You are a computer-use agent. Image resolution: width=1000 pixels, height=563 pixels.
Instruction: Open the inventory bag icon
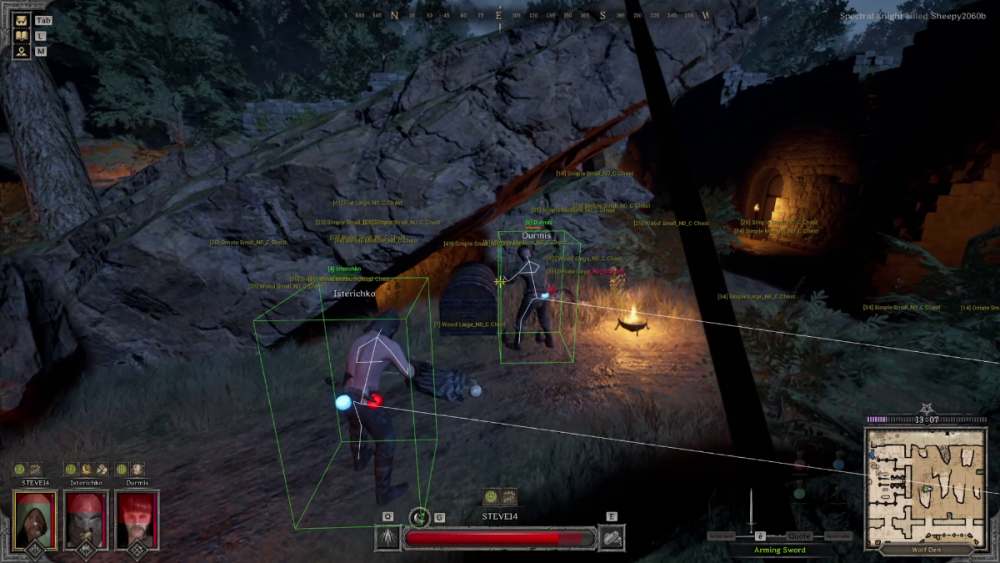[x=19, y=19]
